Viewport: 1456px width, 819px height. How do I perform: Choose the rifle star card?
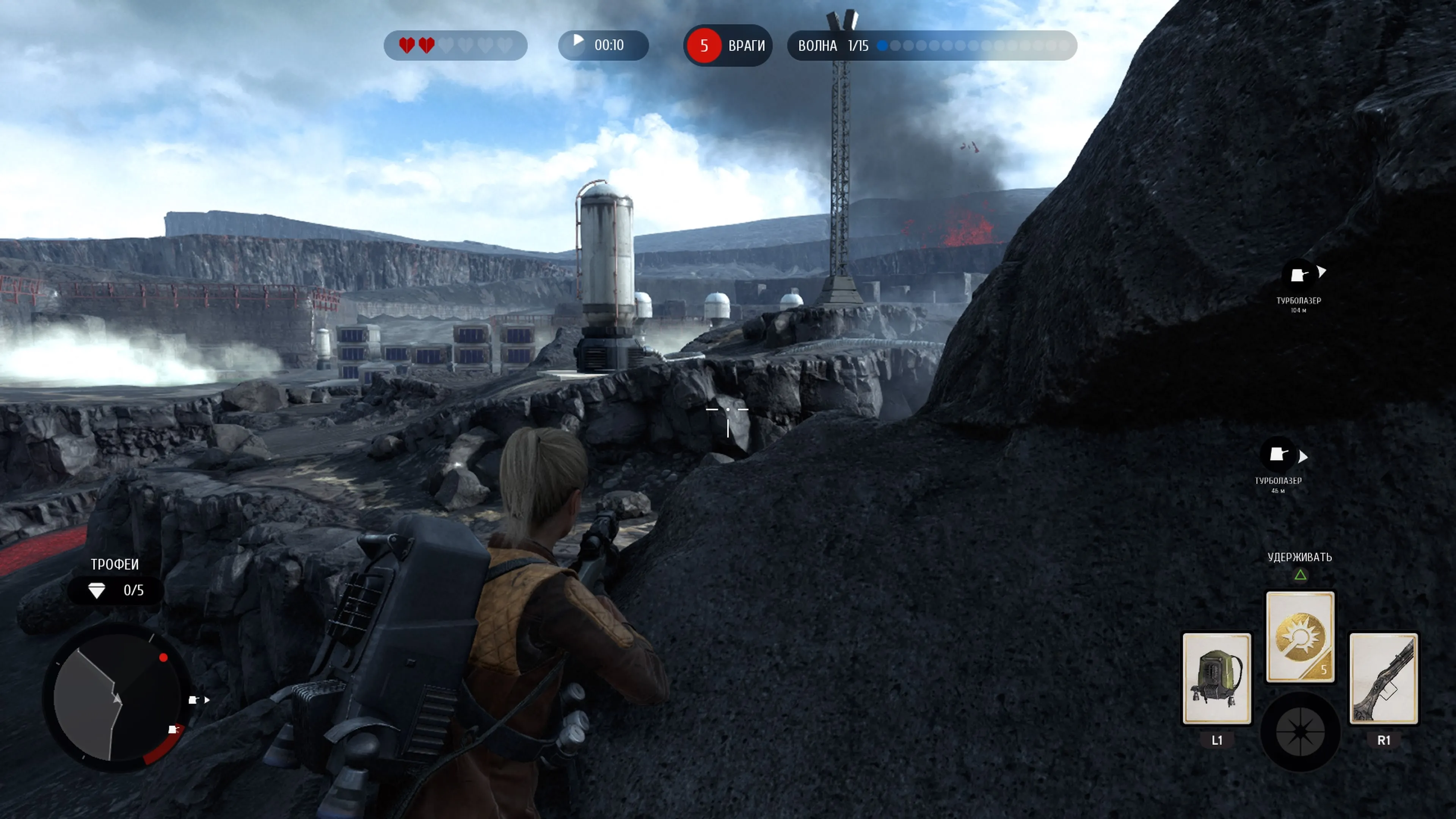pyautogui.click(x=1383, y=678)
